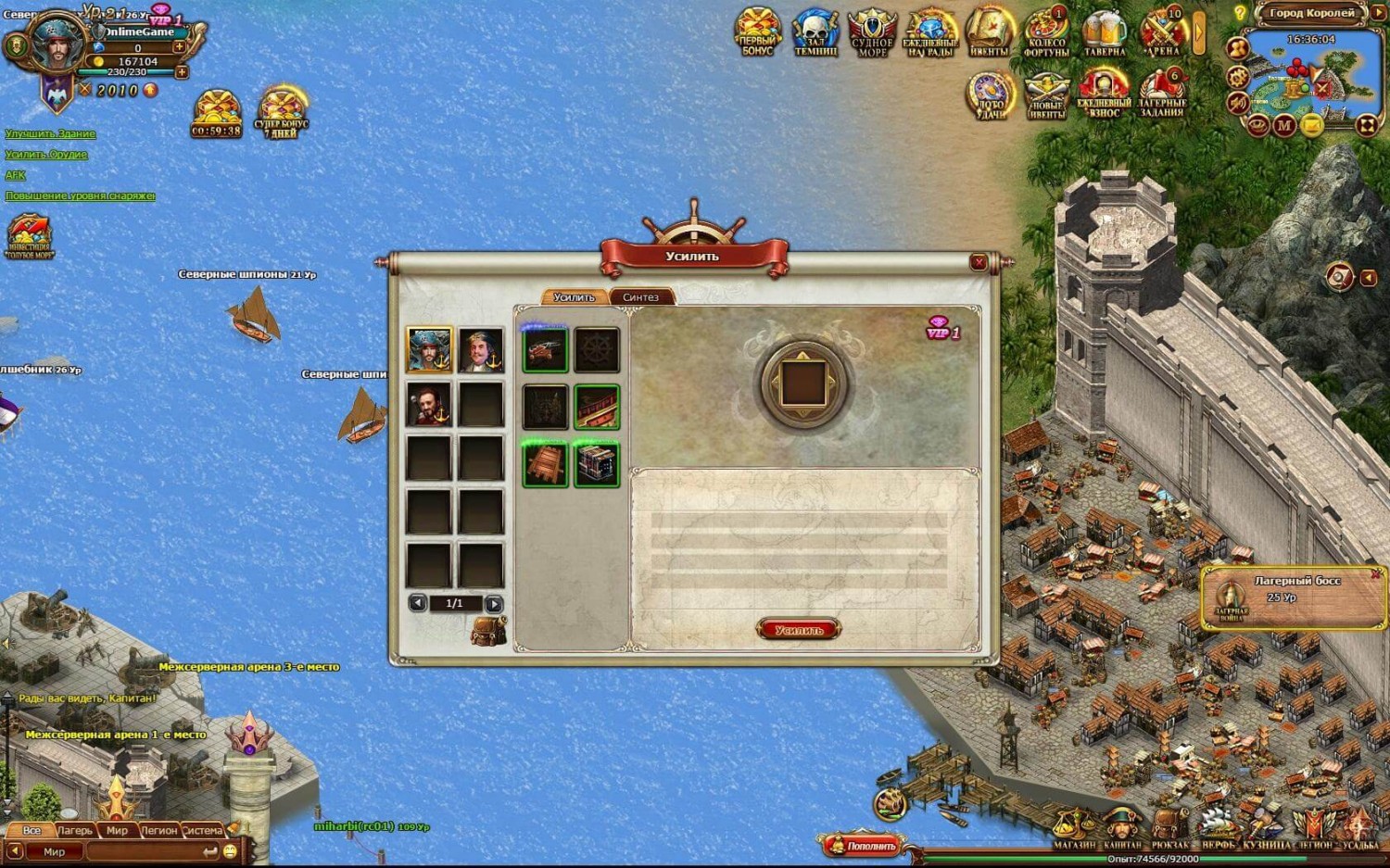Open the Супер Бонус 7 дней chest
1390x868 pixels.
click(281, 113)
